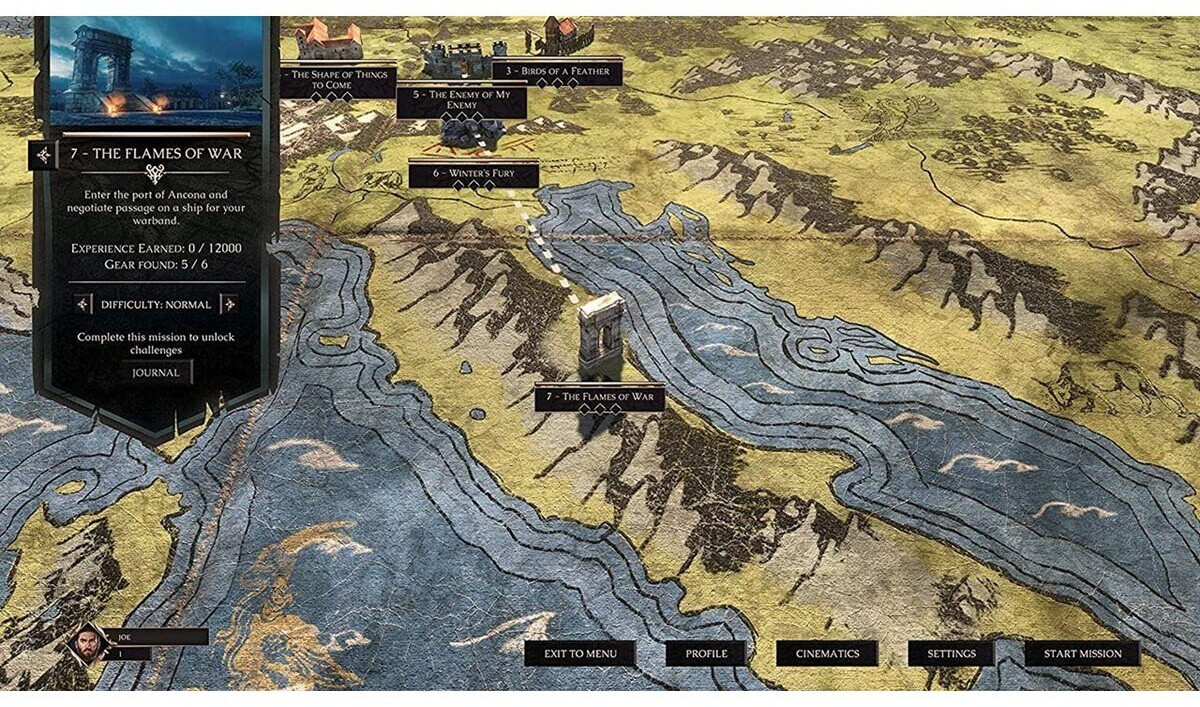Image resolution: width=1200 pixels, height=707 pixels.
Task: Open the Settings menu
Action: [x=951, y=654]
